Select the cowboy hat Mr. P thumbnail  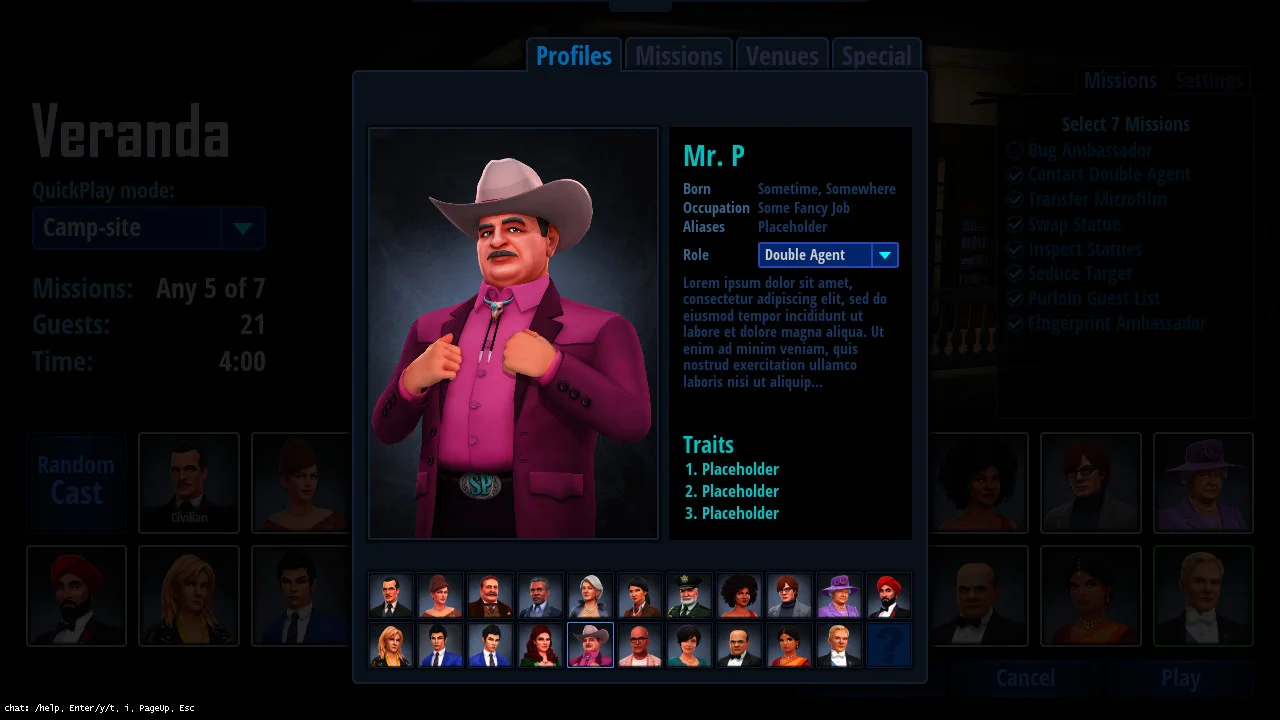pos(590,645)
